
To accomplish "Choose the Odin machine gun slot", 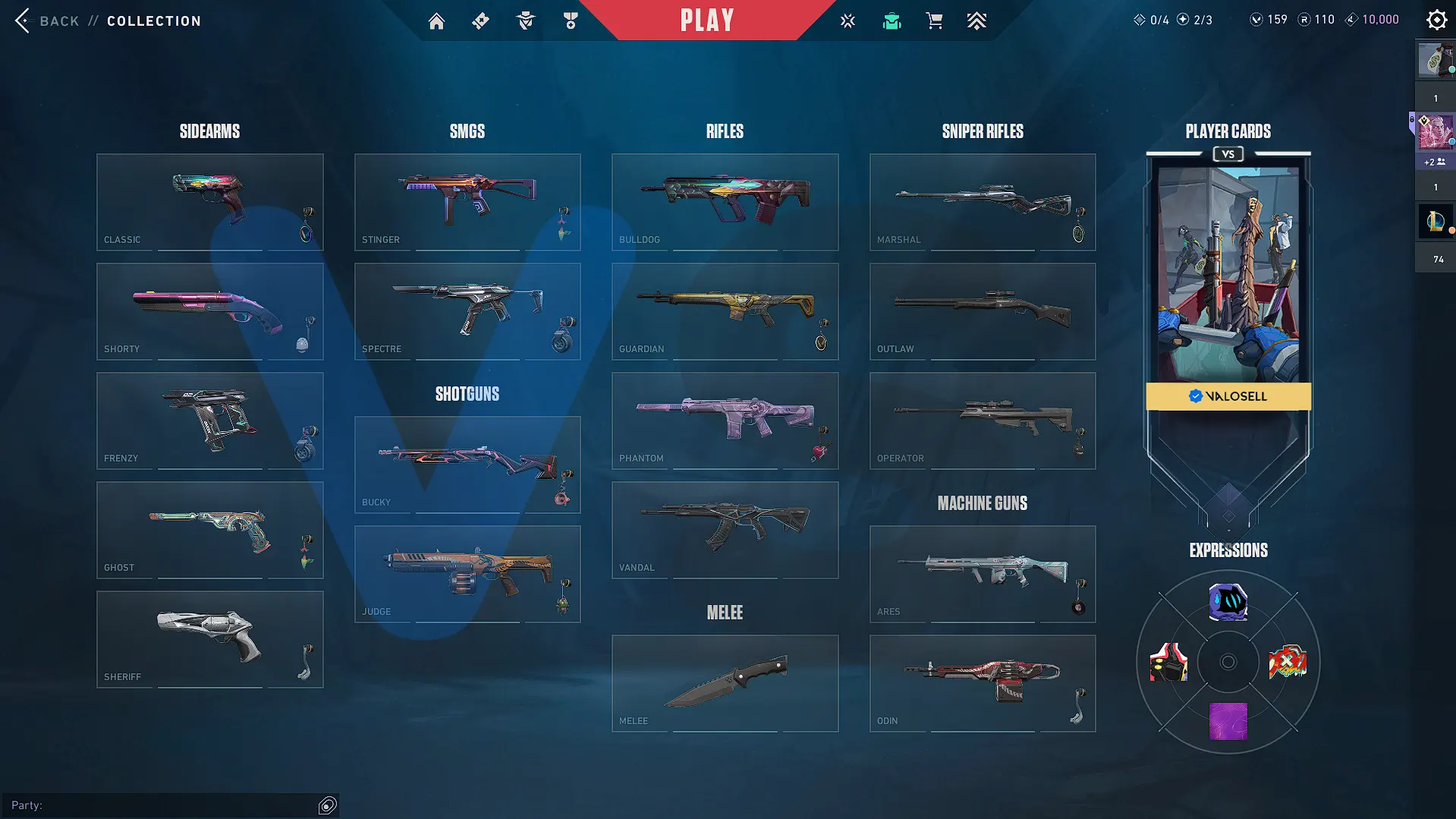I will [x=982, y=683].
